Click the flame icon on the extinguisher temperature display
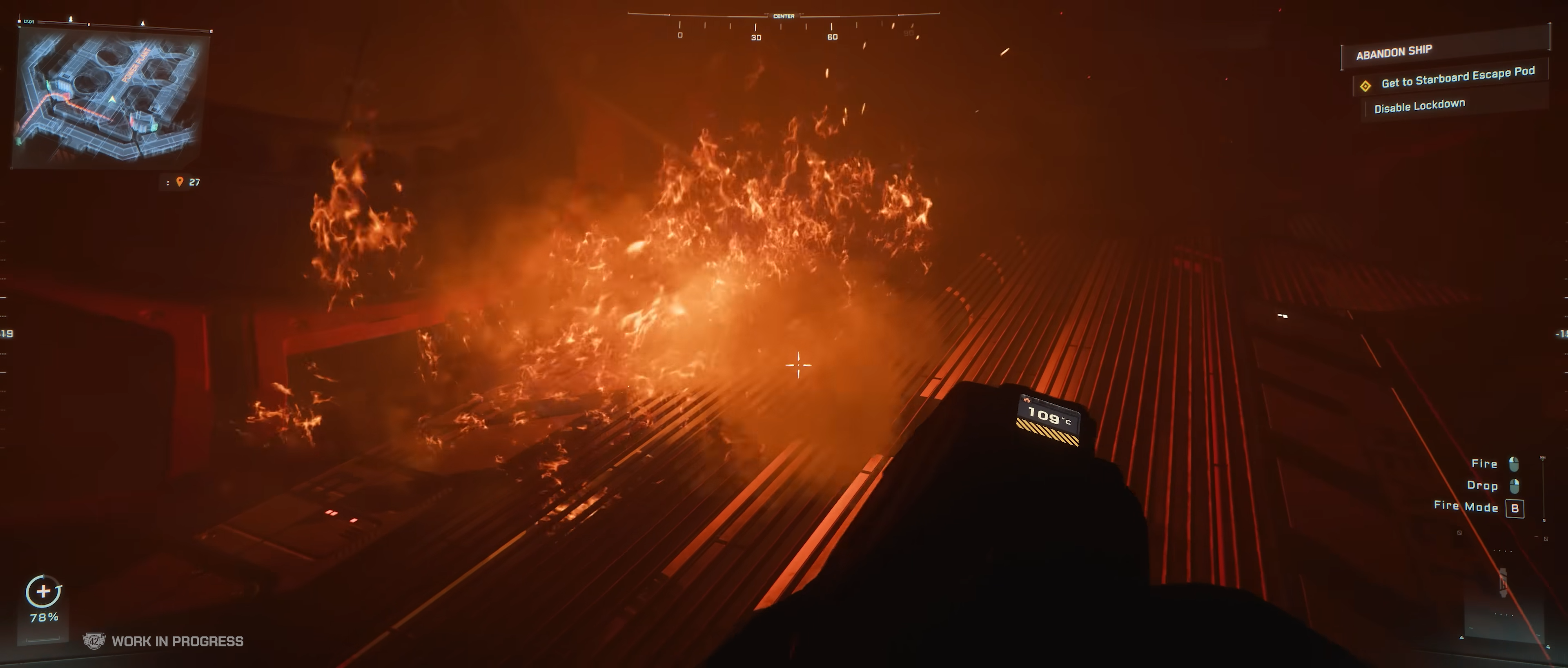Image resolution: width=1568 pixels, height=668 pixels. (x=1027, y=400)
